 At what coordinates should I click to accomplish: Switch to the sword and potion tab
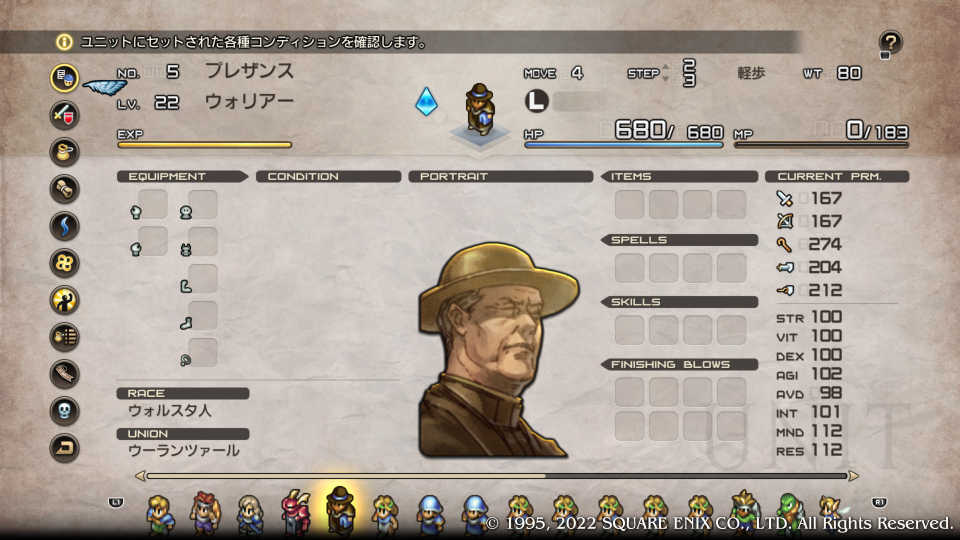[x=65, y=114]
